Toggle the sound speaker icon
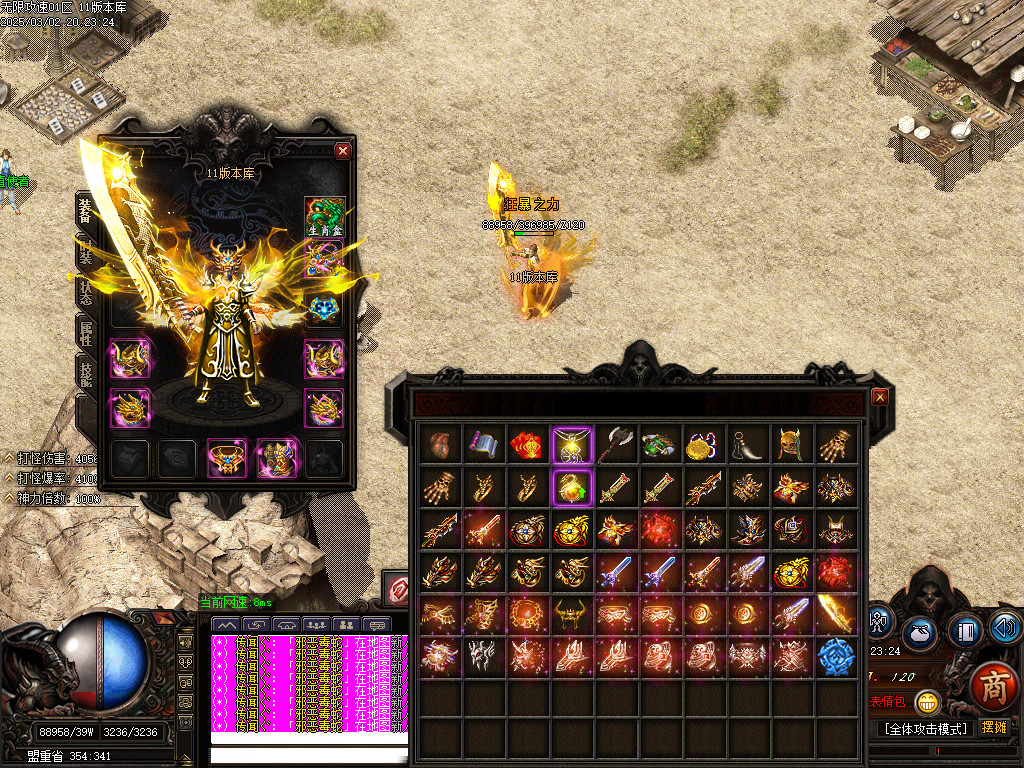The height and width of the screenshot is (768, 1024). (1004, 628)
